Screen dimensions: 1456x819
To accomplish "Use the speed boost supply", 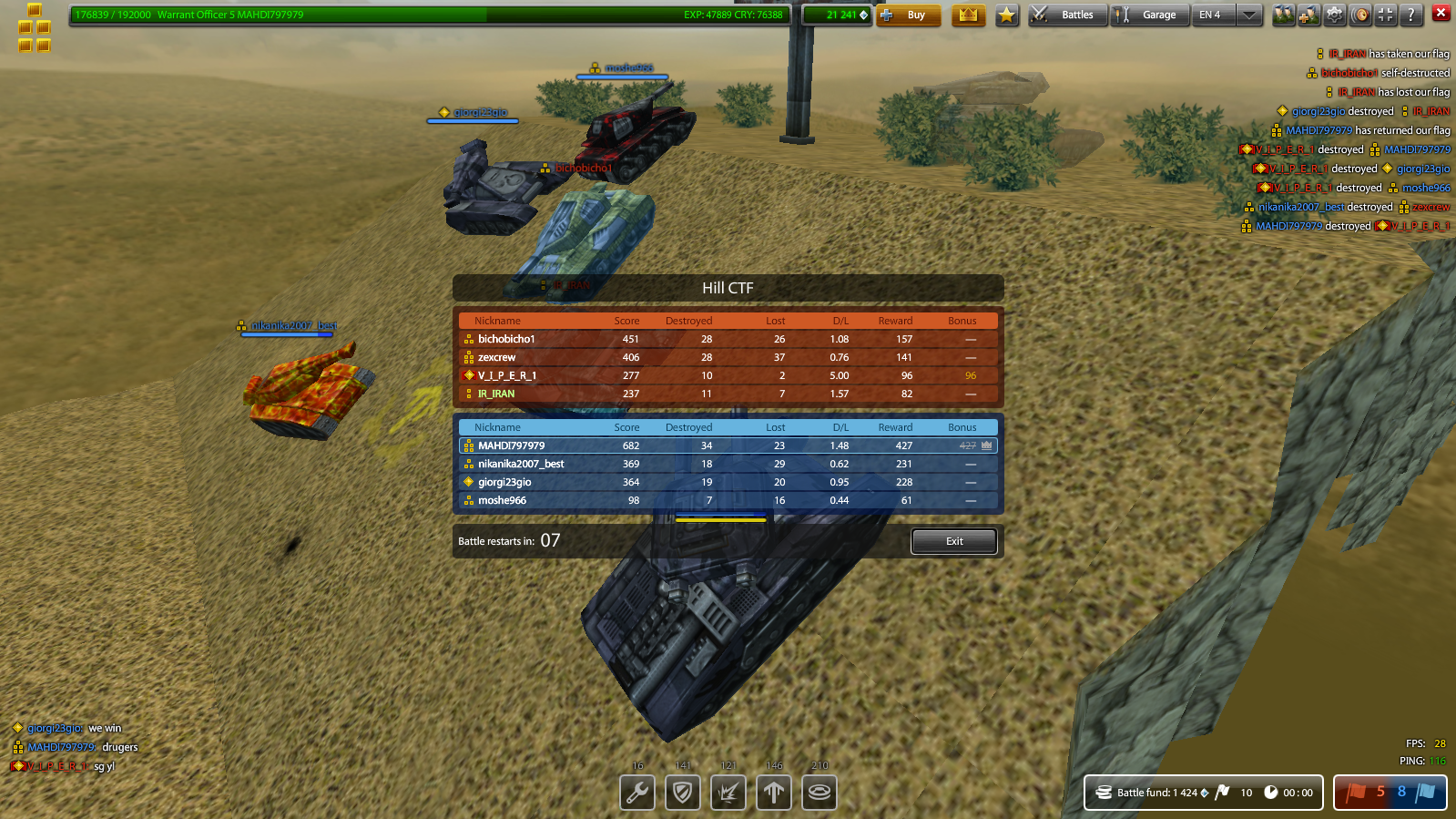I will click(774, 793).
